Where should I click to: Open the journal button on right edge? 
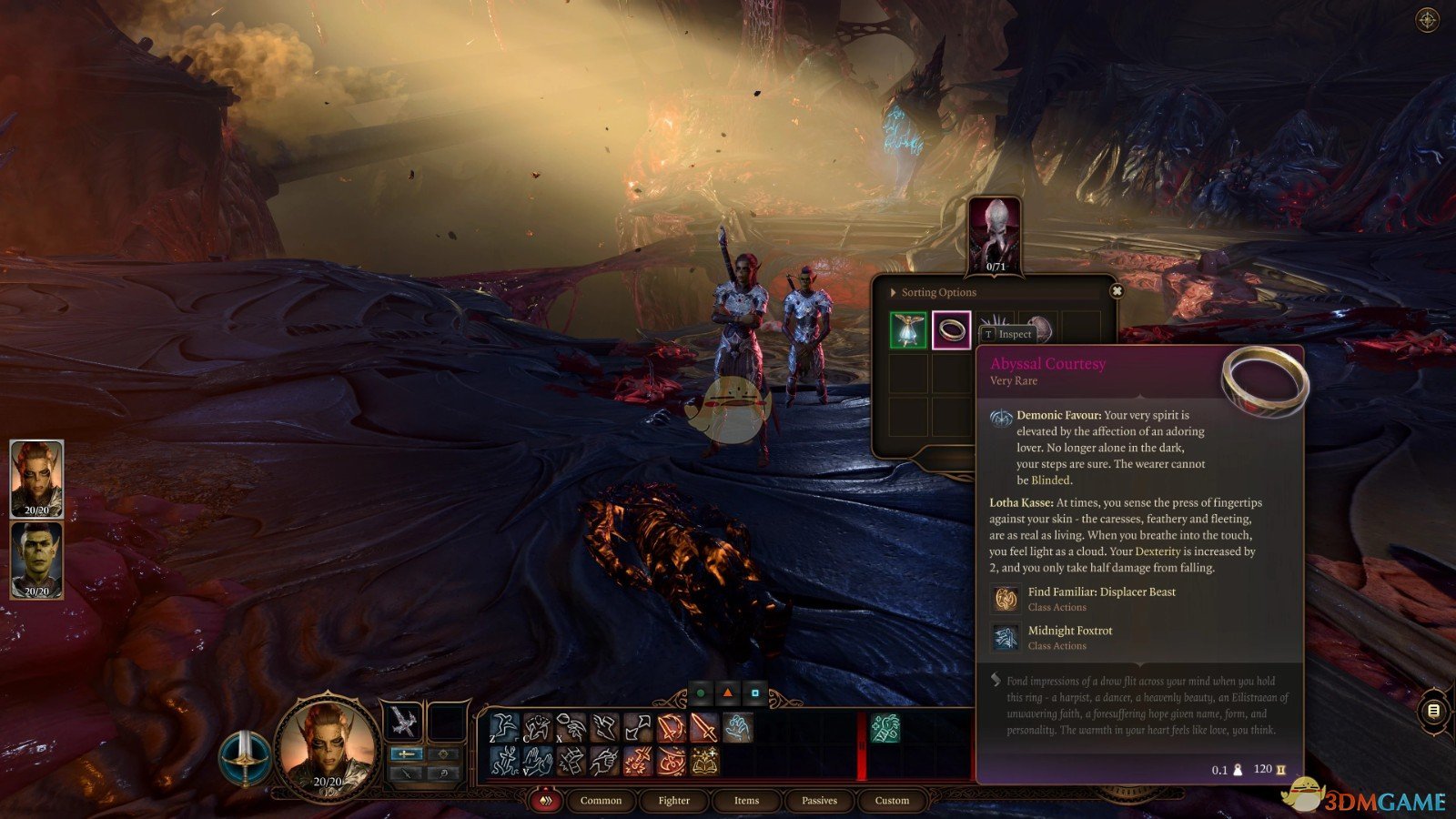[1433, 711]
